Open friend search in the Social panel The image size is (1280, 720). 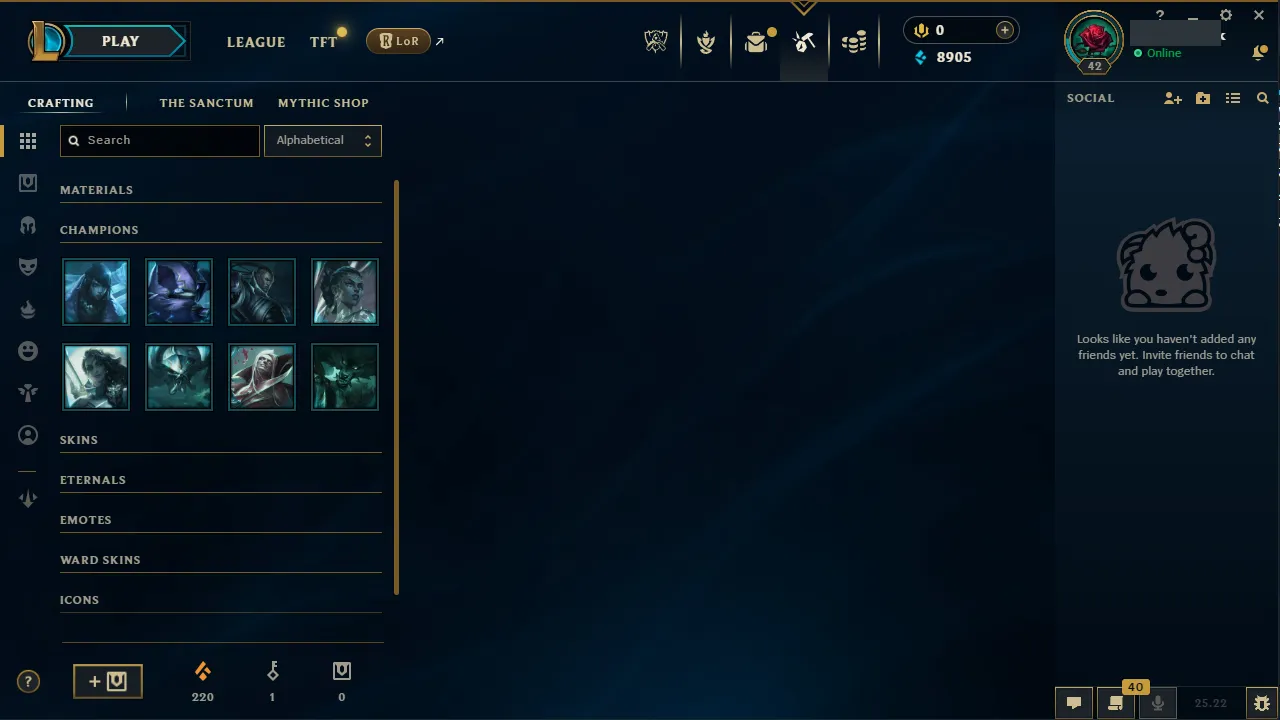tap(1262, 98)
